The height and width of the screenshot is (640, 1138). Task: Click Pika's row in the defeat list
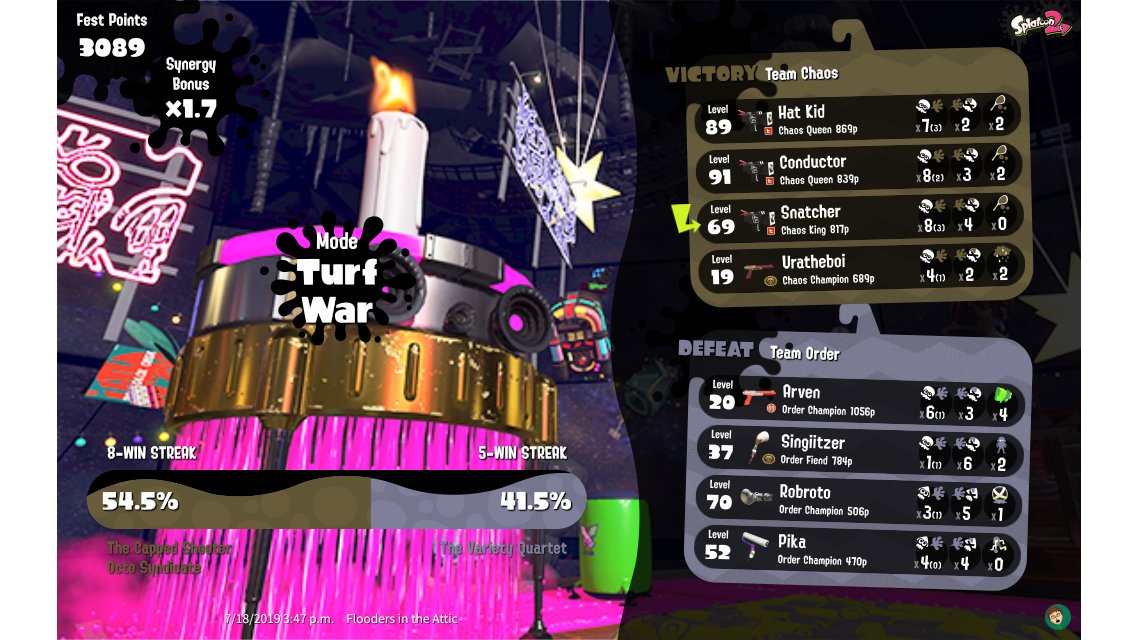[860, 550]
